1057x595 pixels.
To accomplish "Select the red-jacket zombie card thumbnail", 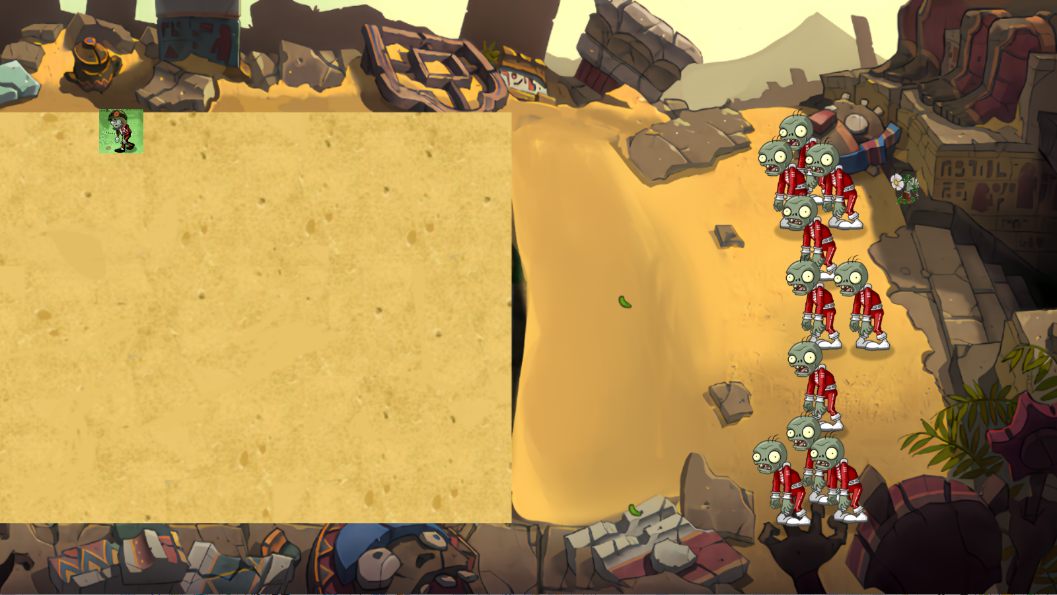I will pos(121,131).
